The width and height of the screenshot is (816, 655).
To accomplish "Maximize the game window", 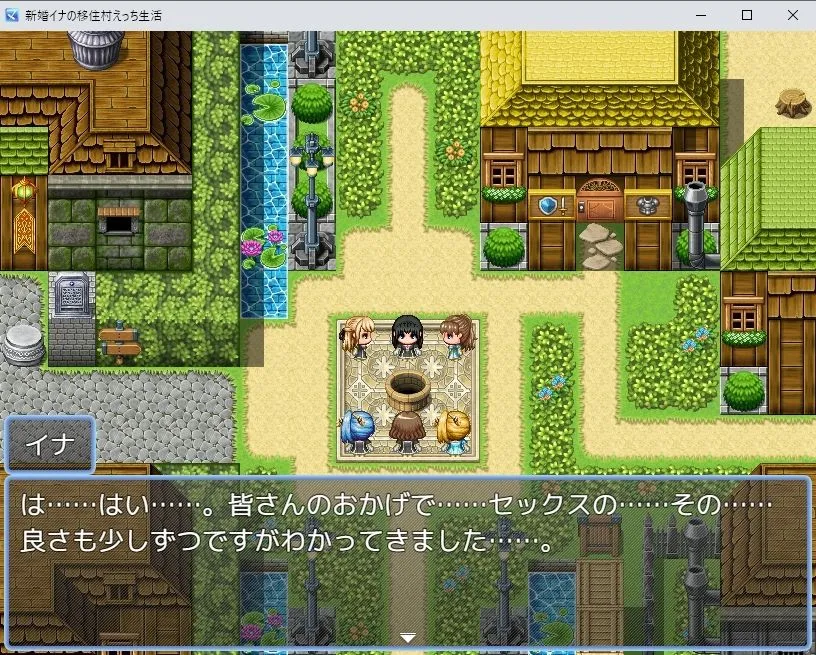I will 746,15.
